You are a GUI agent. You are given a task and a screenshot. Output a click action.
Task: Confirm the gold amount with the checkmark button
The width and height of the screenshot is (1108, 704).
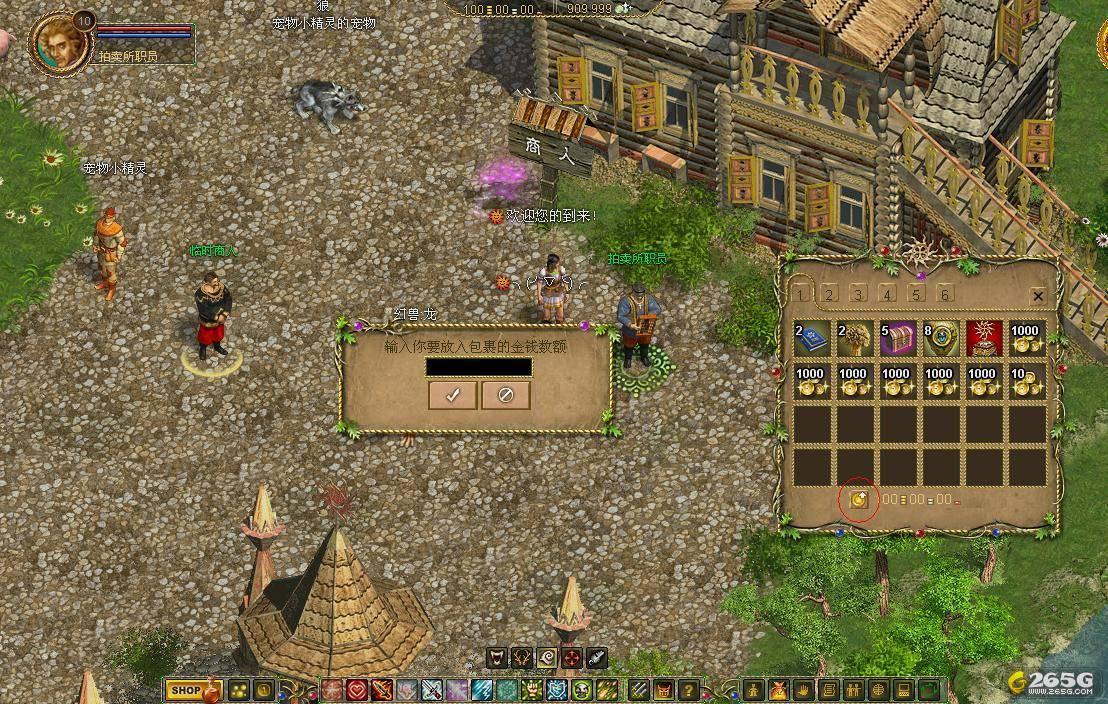click(x=452, y=395)
